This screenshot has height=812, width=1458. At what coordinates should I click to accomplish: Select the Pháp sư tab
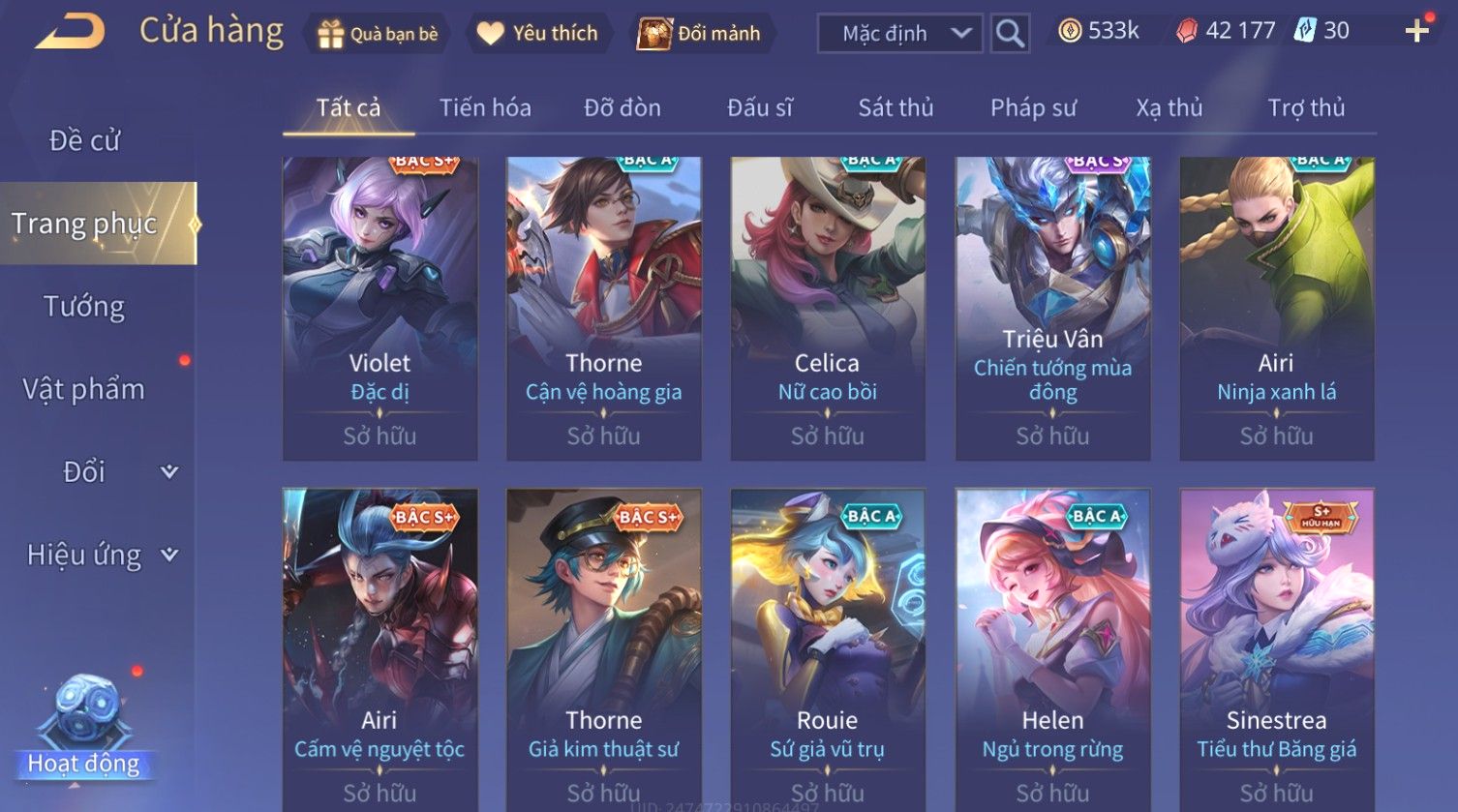(1033, 107)
